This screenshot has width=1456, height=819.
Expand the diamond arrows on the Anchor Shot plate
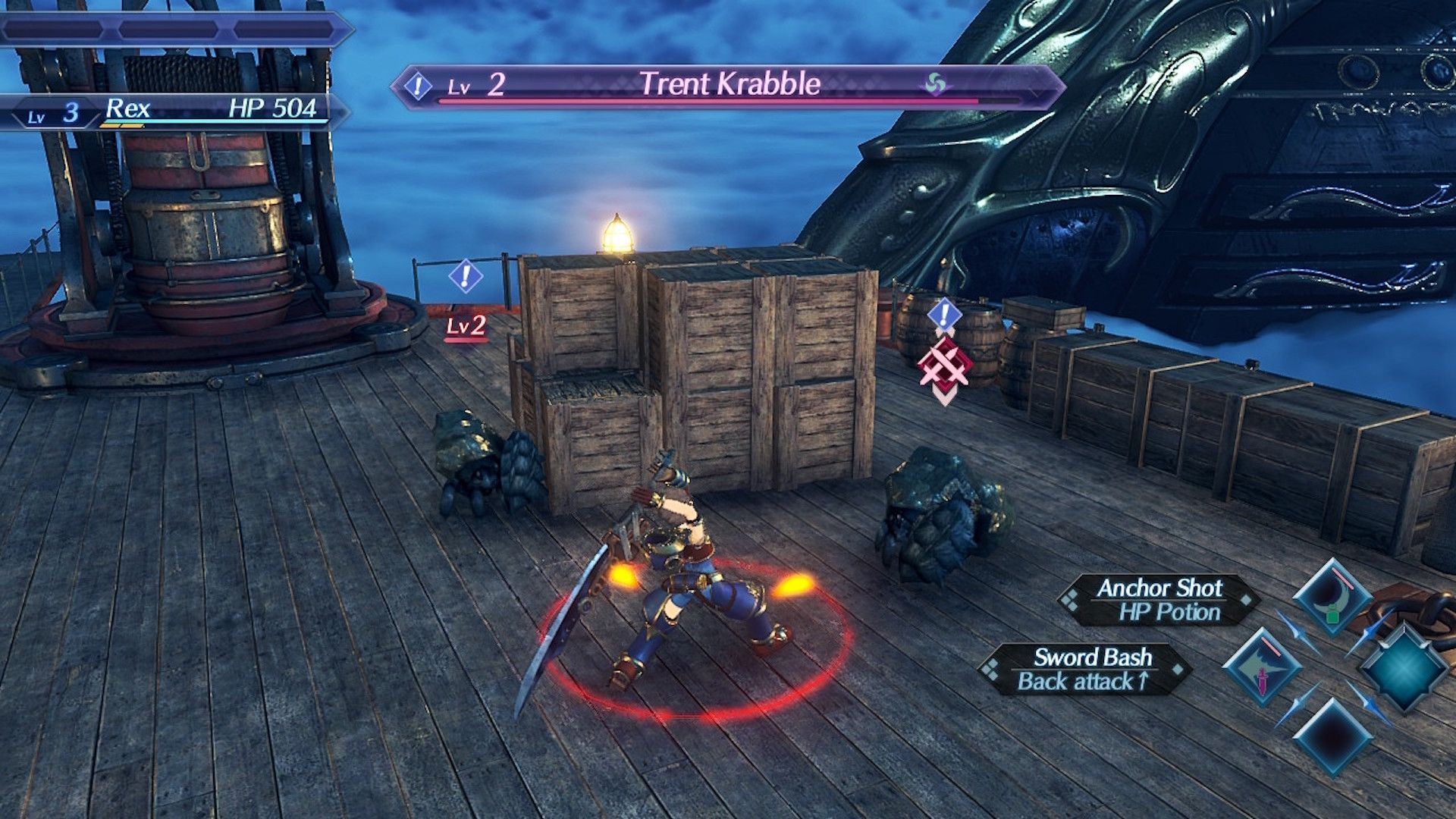pyautogui.click(x=1070, y=599)
